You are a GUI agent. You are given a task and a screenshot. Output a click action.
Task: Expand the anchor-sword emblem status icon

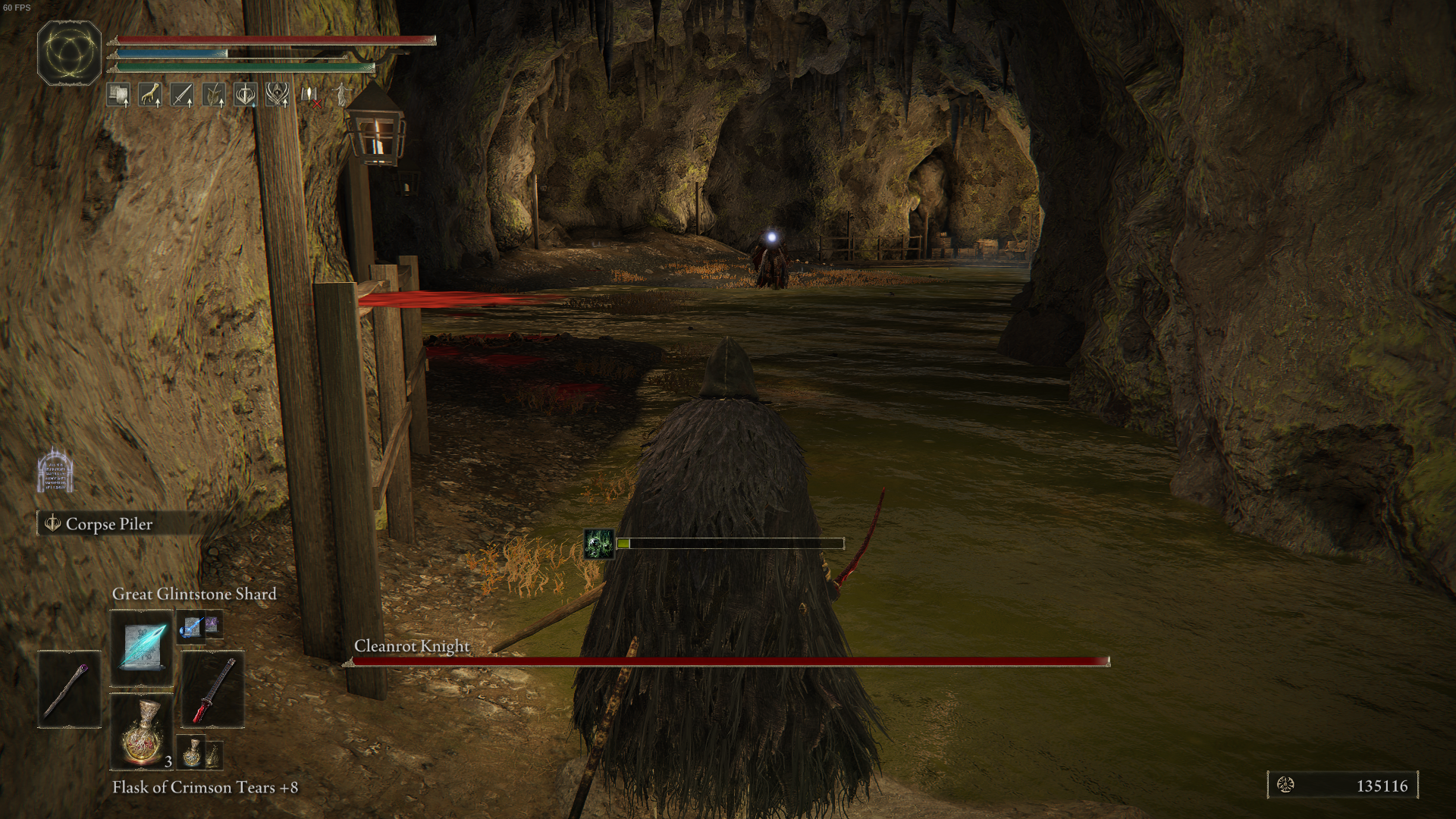click(x=246, y=94)
